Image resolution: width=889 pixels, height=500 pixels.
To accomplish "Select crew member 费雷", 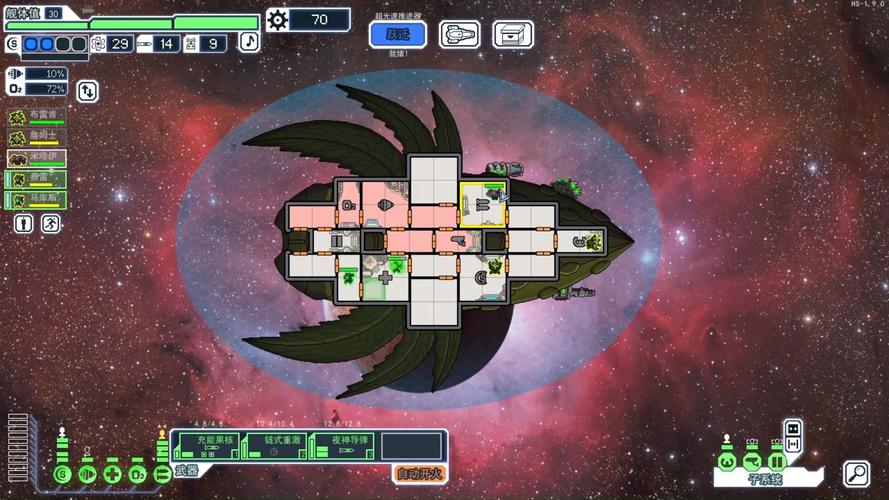I will (x=37, y=179).
